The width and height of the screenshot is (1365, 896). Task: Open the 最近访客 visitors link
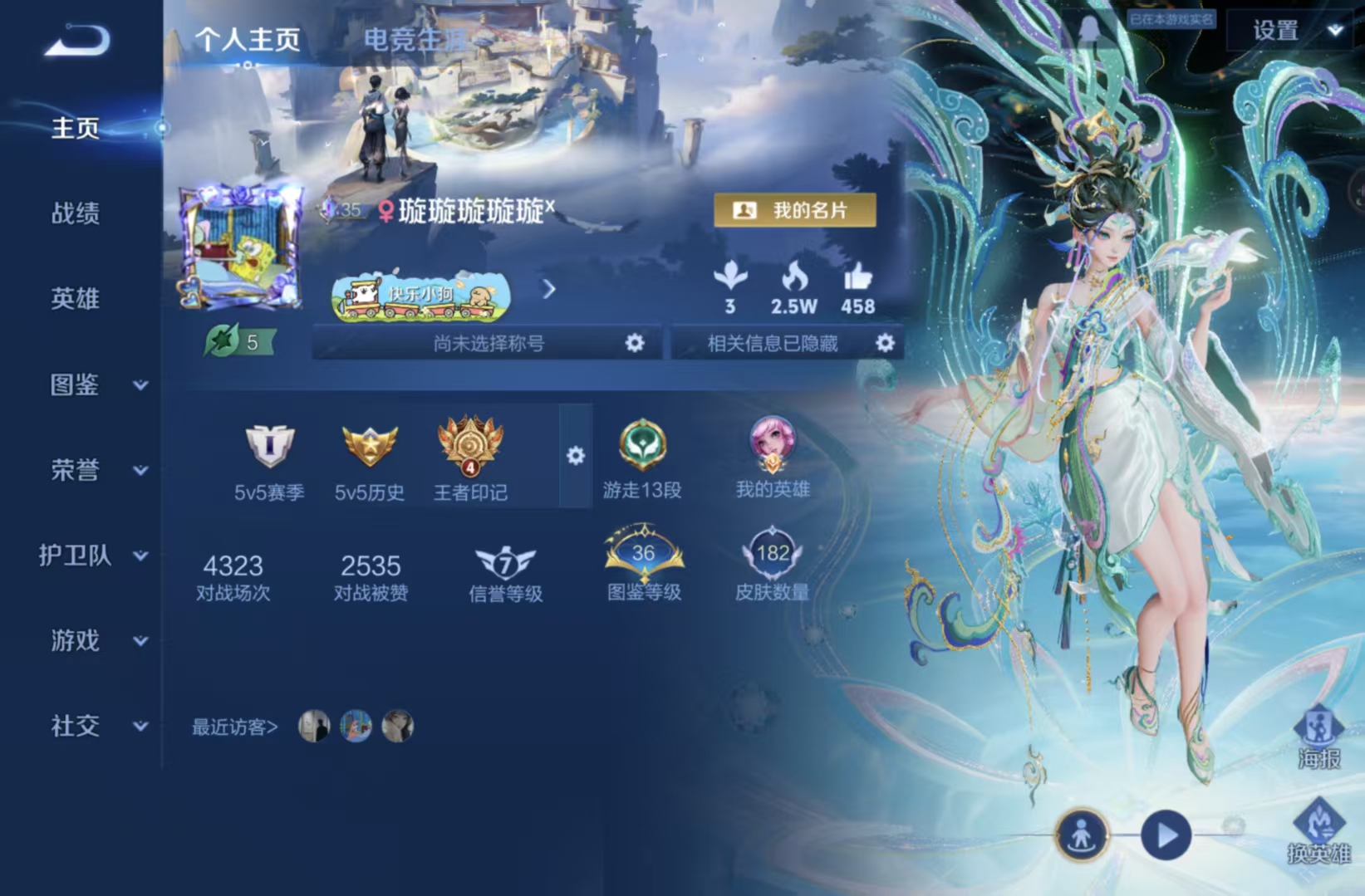click(233, 725)
